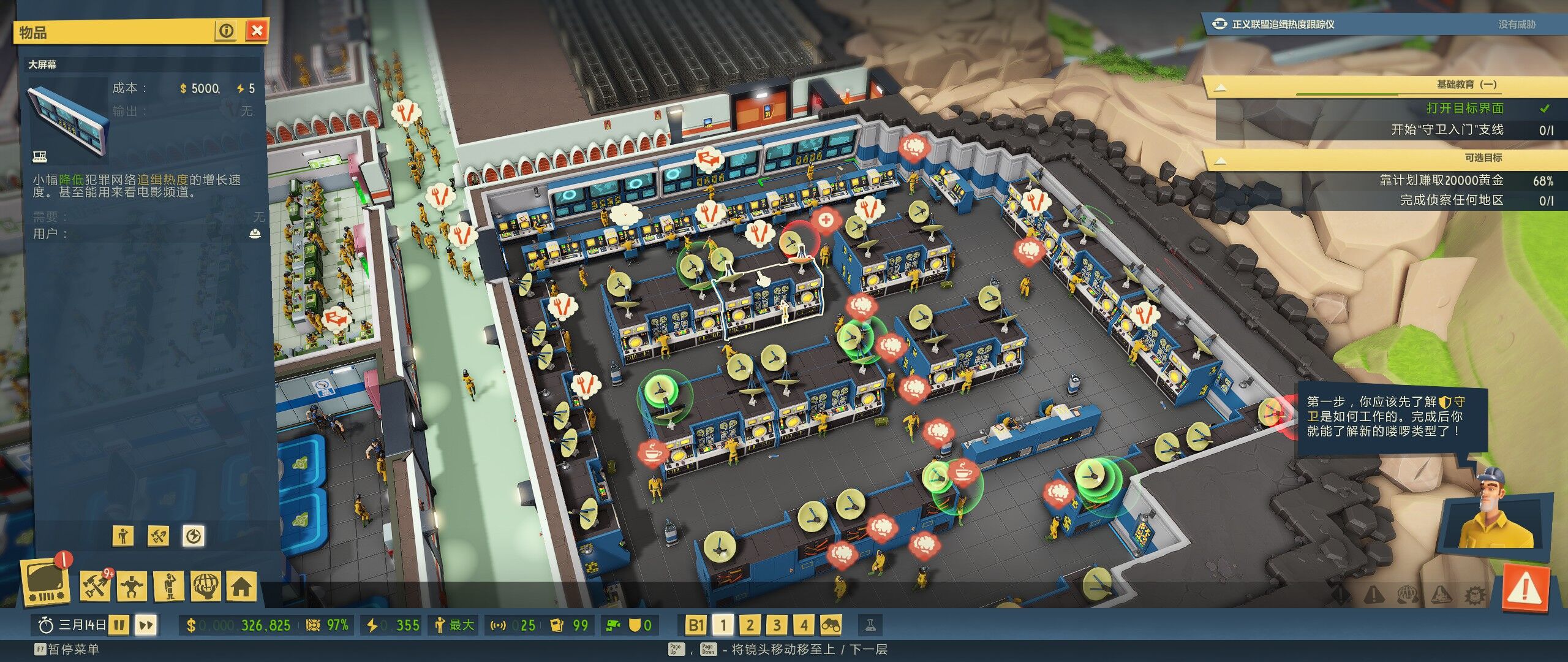This screenshot has height=662, width=1568.
Task: Close the 物品 item panel
Action: click(x=257, y=31)
